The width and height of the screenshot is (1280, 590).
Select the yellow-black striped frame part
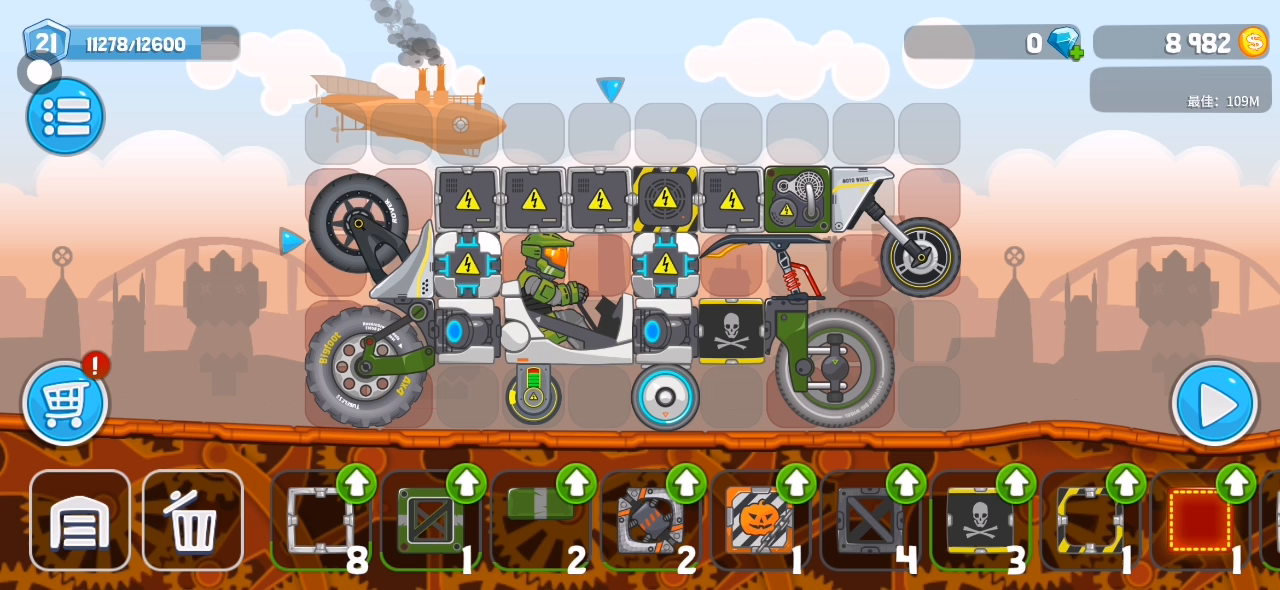coord(1089,520)
